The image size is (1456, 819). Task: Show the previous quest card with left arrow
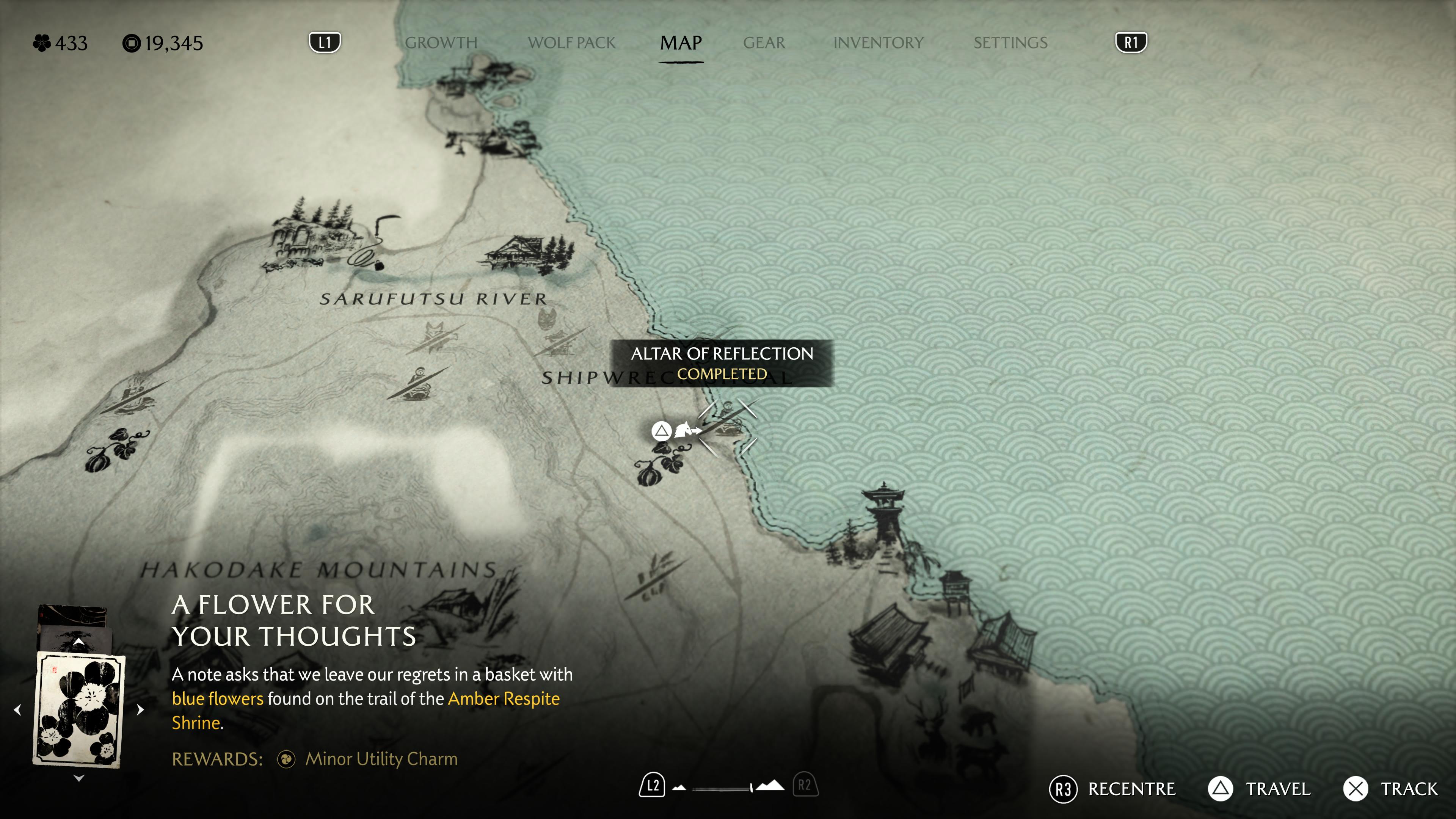tap(17, 709)
